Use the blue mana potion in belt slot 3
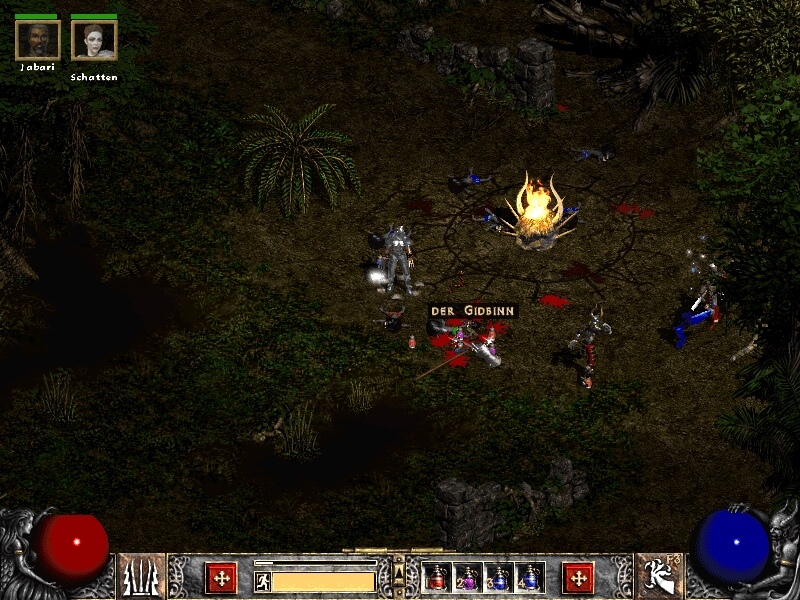 [x=499, y=577]
